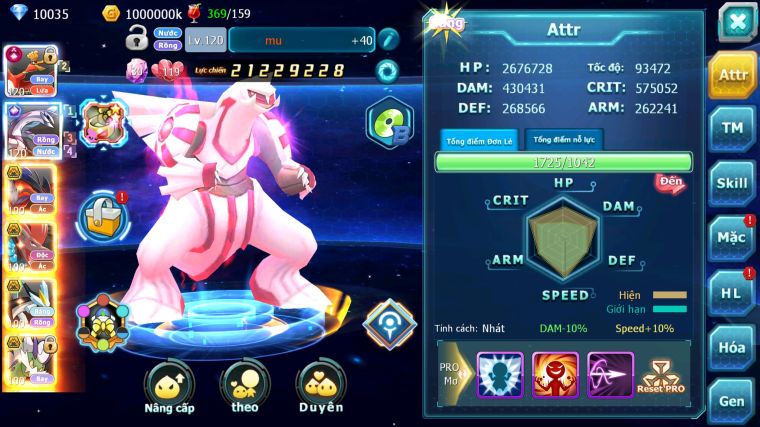
Task: Click the red Đến tag
Action: click(x=669, y=182)
